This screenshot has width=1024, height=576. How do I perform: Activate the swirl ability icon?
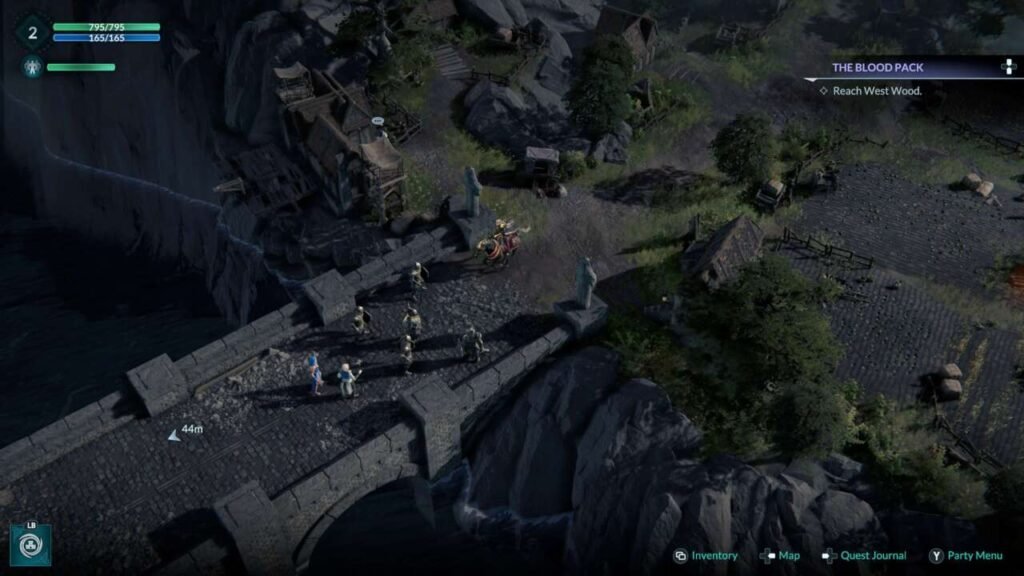pos(31,545)
